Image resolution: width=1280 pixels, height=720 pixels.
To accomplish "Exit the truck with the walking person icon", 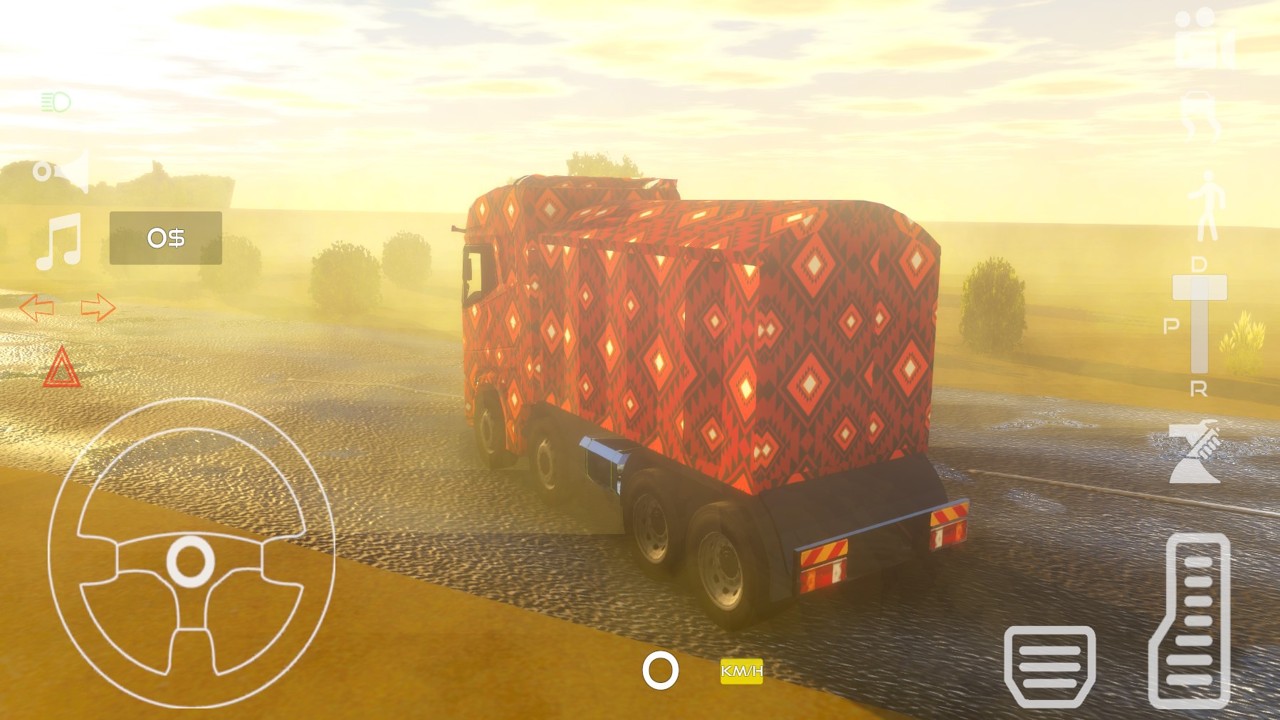I will tap(1204, 205).
